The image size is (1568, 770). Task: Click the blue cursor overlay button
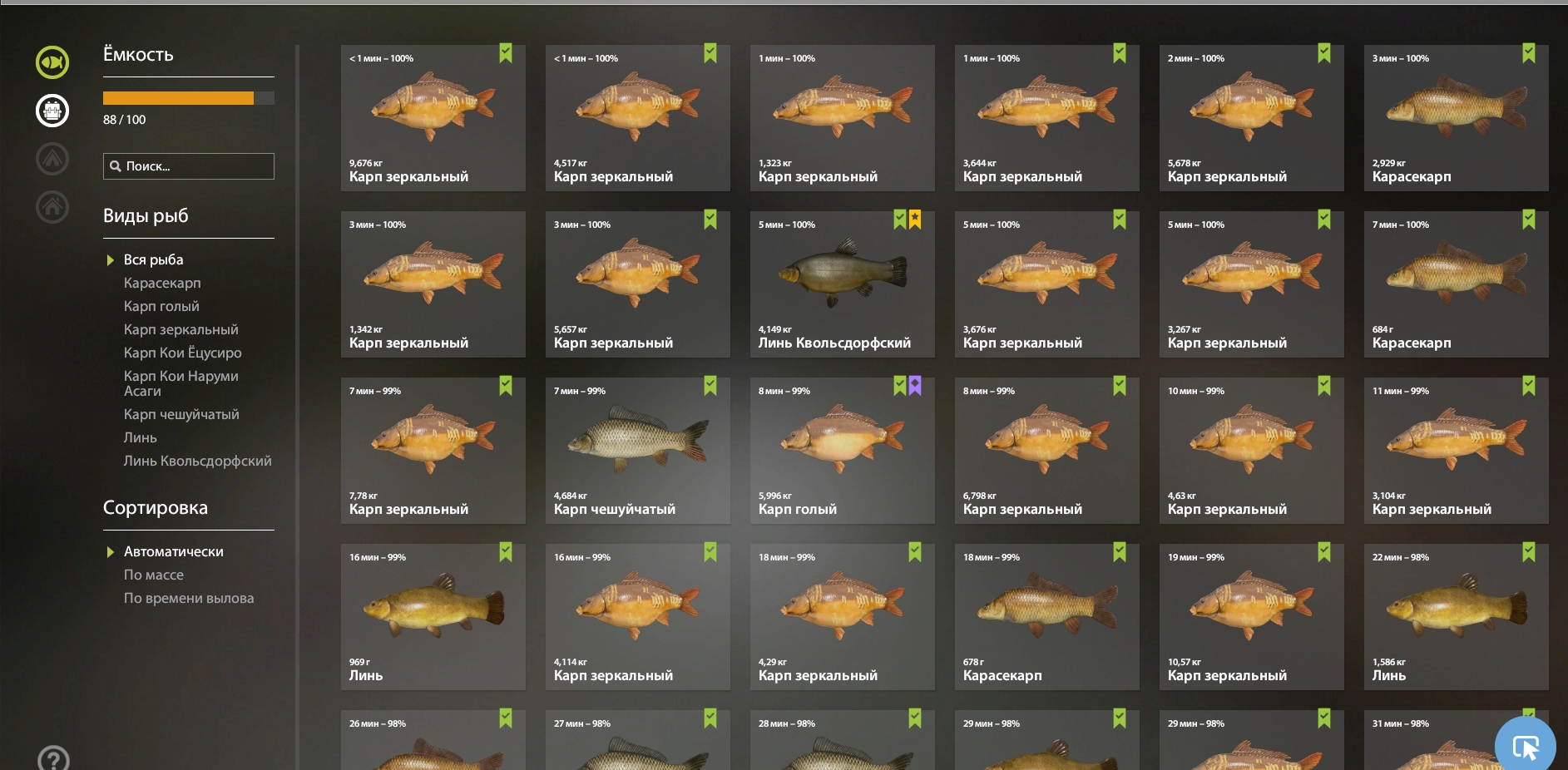[x=1525, y=747]
